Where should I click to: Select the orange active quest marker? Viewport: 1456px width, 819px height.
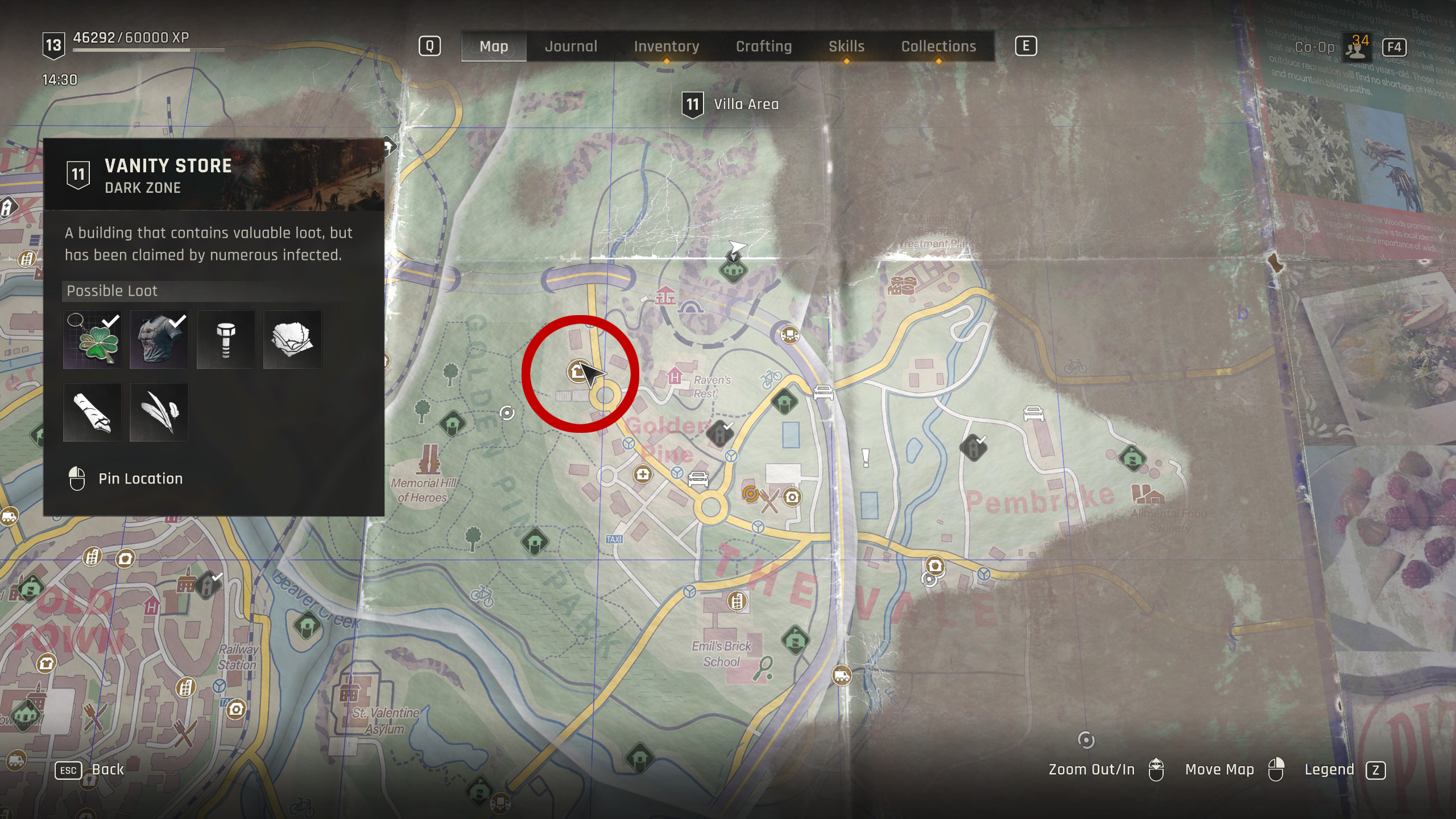click(751, 494)
